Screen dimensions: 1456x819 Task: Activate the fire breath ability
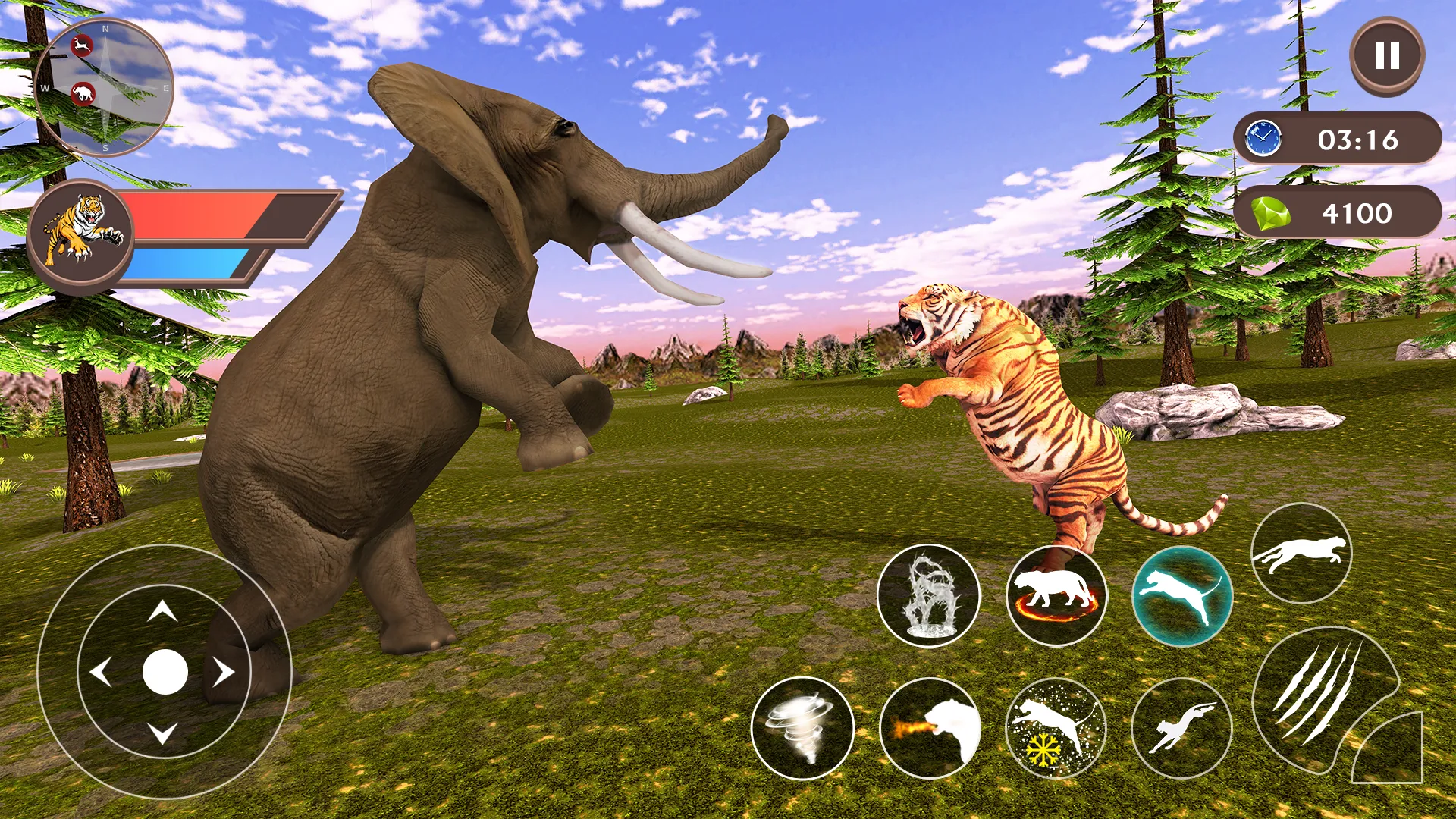[x=930, y=728]
